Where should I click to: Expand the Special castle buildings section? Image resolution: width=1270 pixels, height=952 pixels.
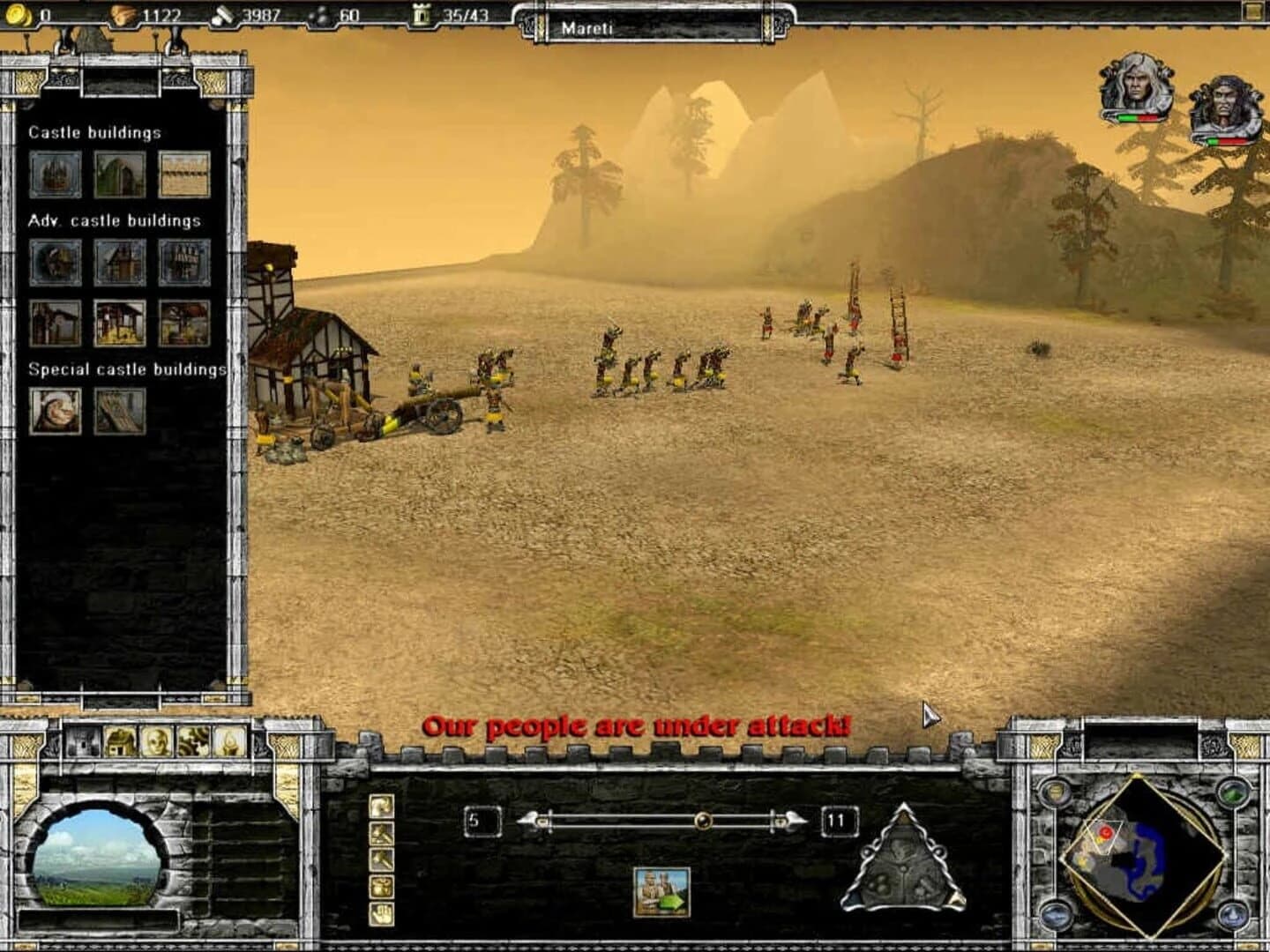point(131,369)
